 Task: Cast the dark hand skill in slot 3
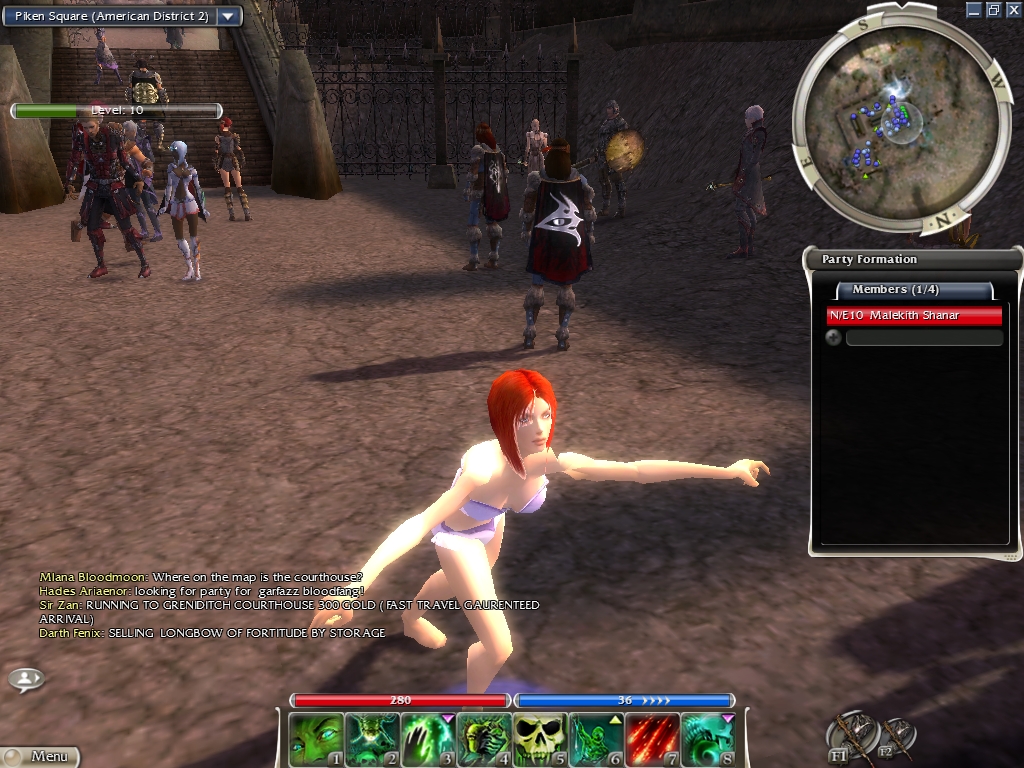coord(428,739)
